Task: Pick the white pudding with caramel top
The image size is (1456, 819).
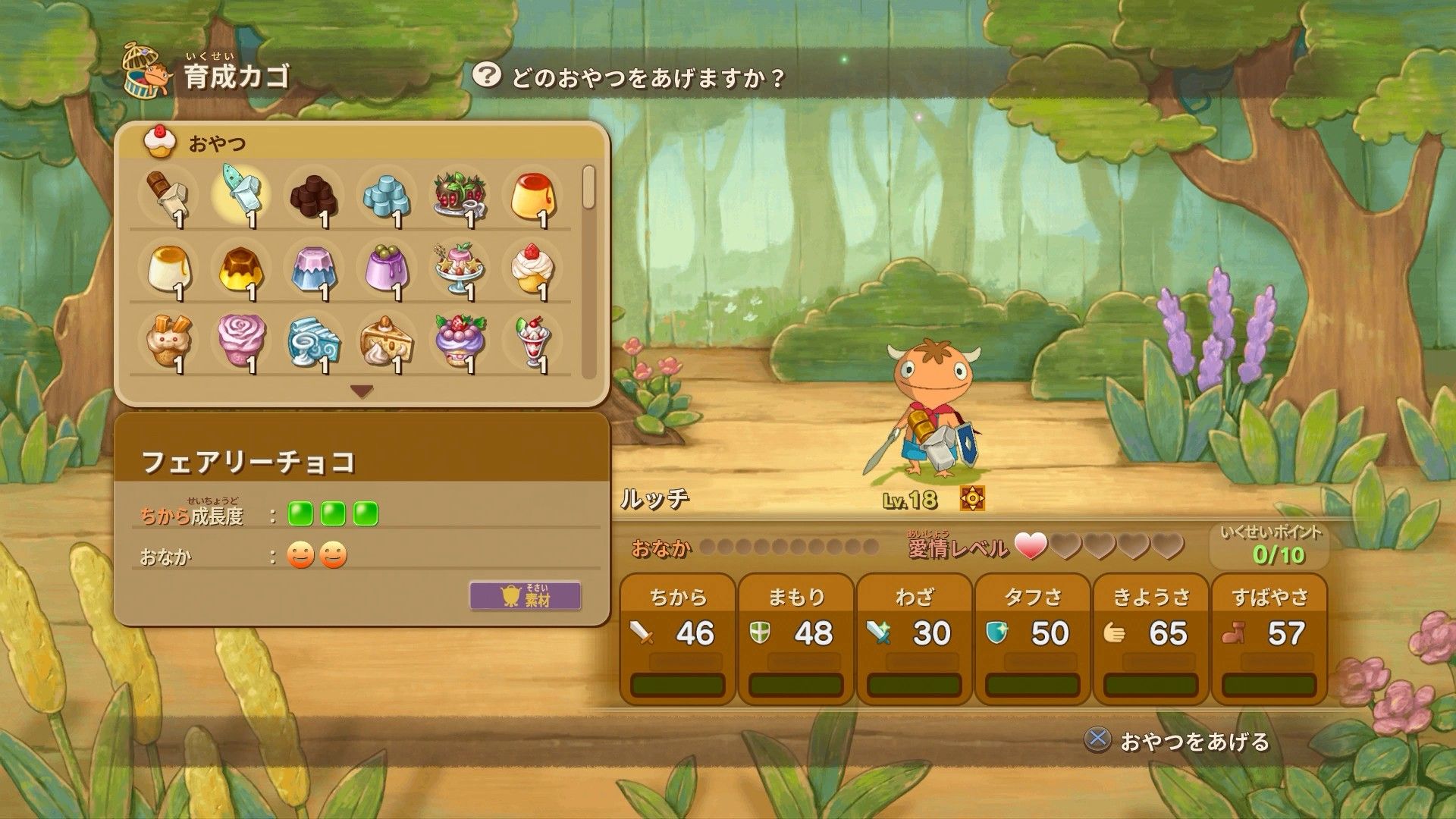Action: 168,268
